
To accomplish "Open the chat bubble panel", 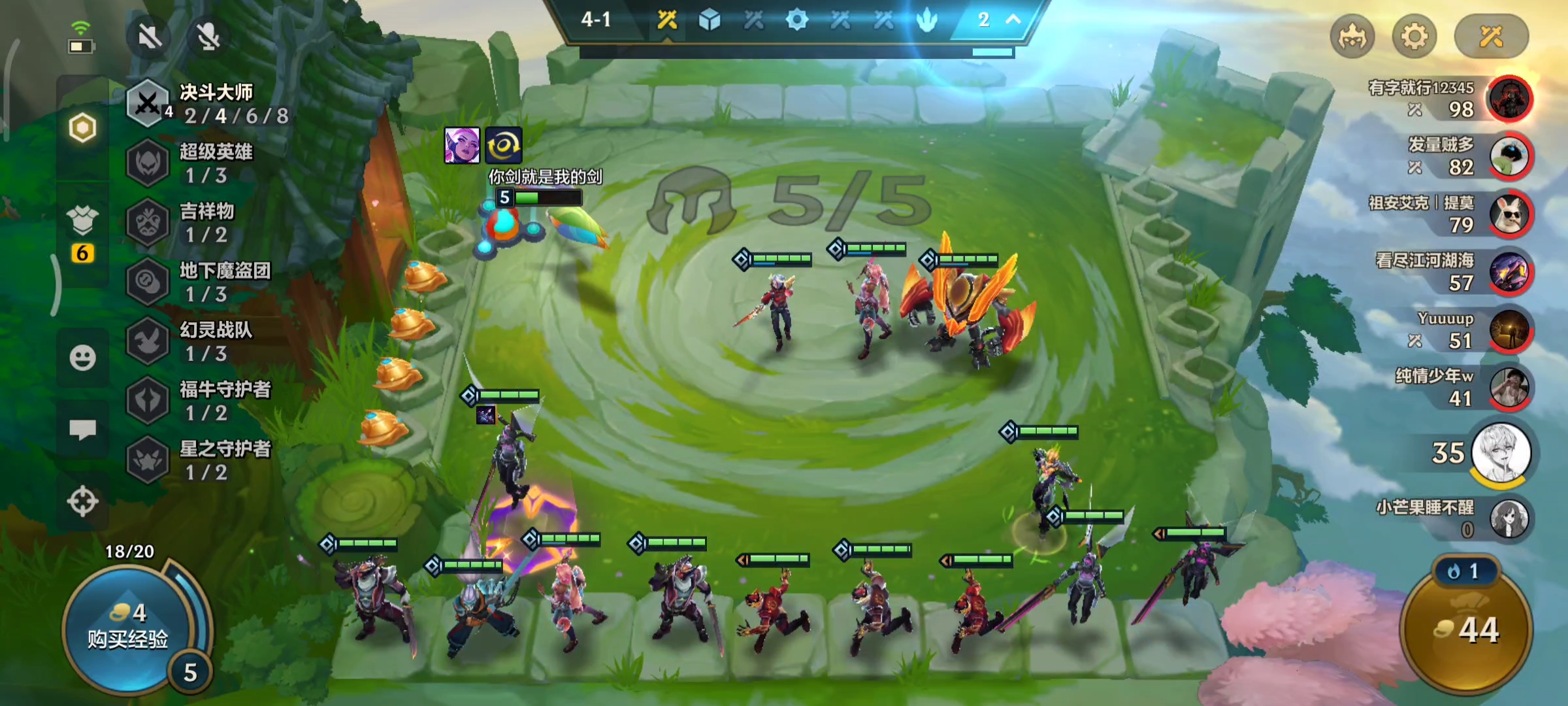I will tap(82, 429).
